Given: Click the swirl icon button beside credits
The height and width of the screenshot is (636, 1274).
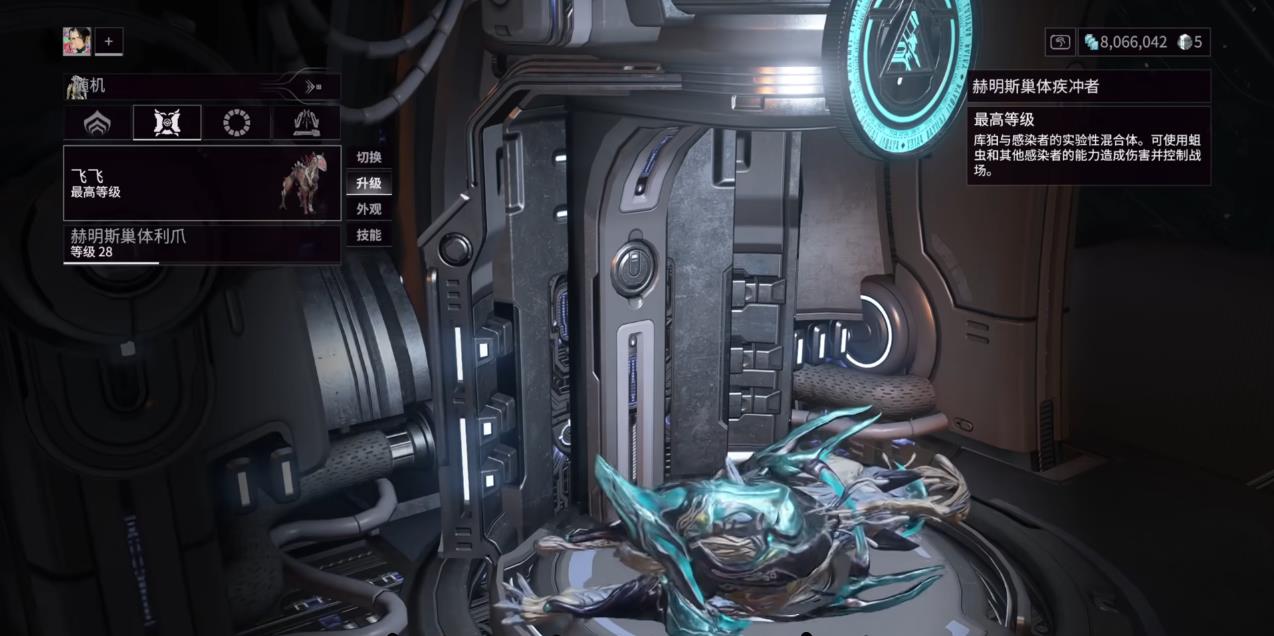Looking at the screenshot, I should click(1060, 42).
